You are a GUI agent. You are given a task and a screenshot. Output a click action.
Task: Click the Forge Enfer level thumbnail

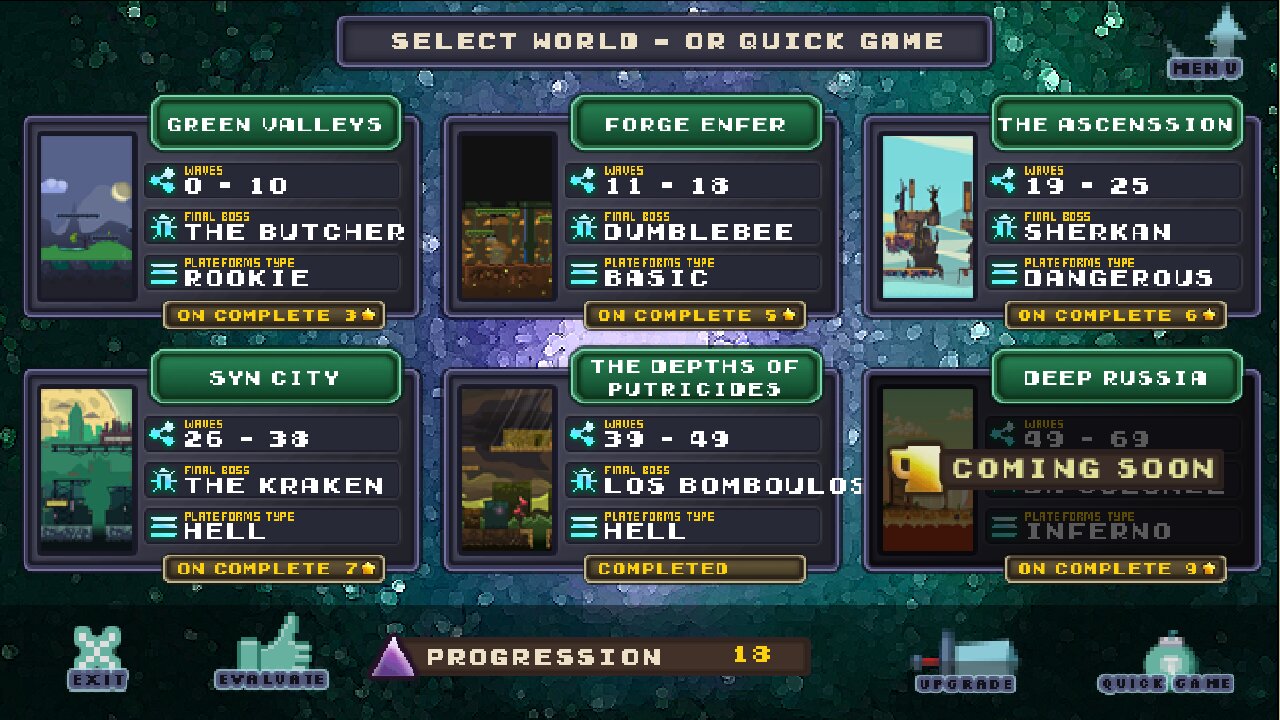tap(507, 216)
